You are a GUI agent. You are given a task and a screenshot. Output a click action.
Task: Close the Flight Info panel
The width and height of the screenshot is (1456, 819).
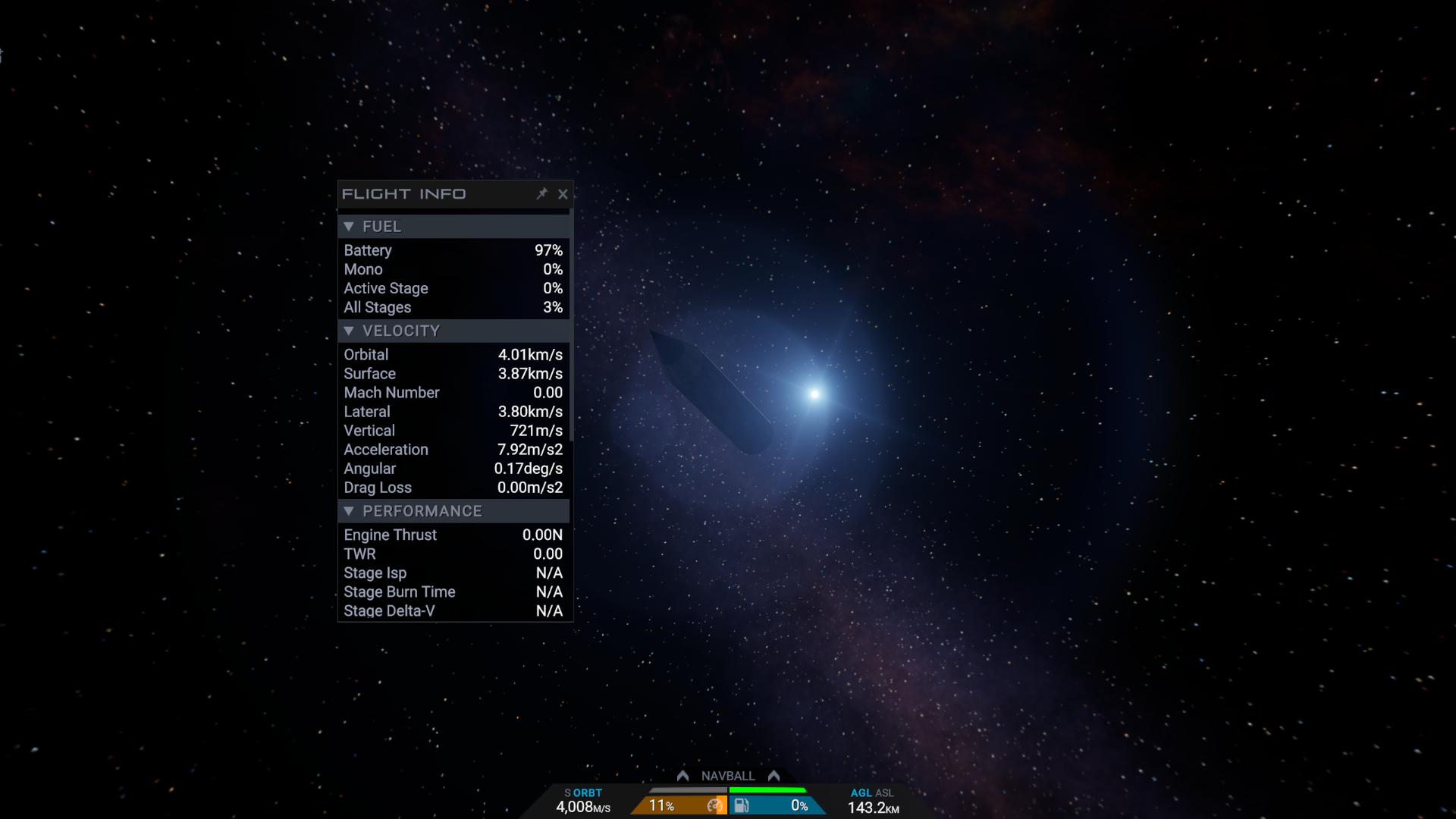[563, 194]
